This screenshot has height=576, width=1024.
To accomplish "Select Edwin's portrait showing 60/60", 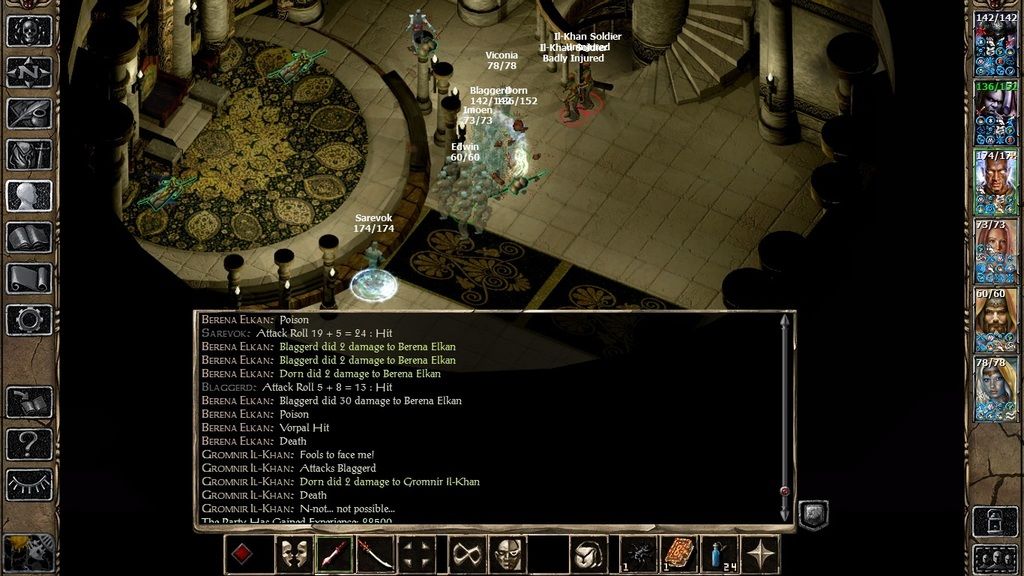I will tap(996, 320).
